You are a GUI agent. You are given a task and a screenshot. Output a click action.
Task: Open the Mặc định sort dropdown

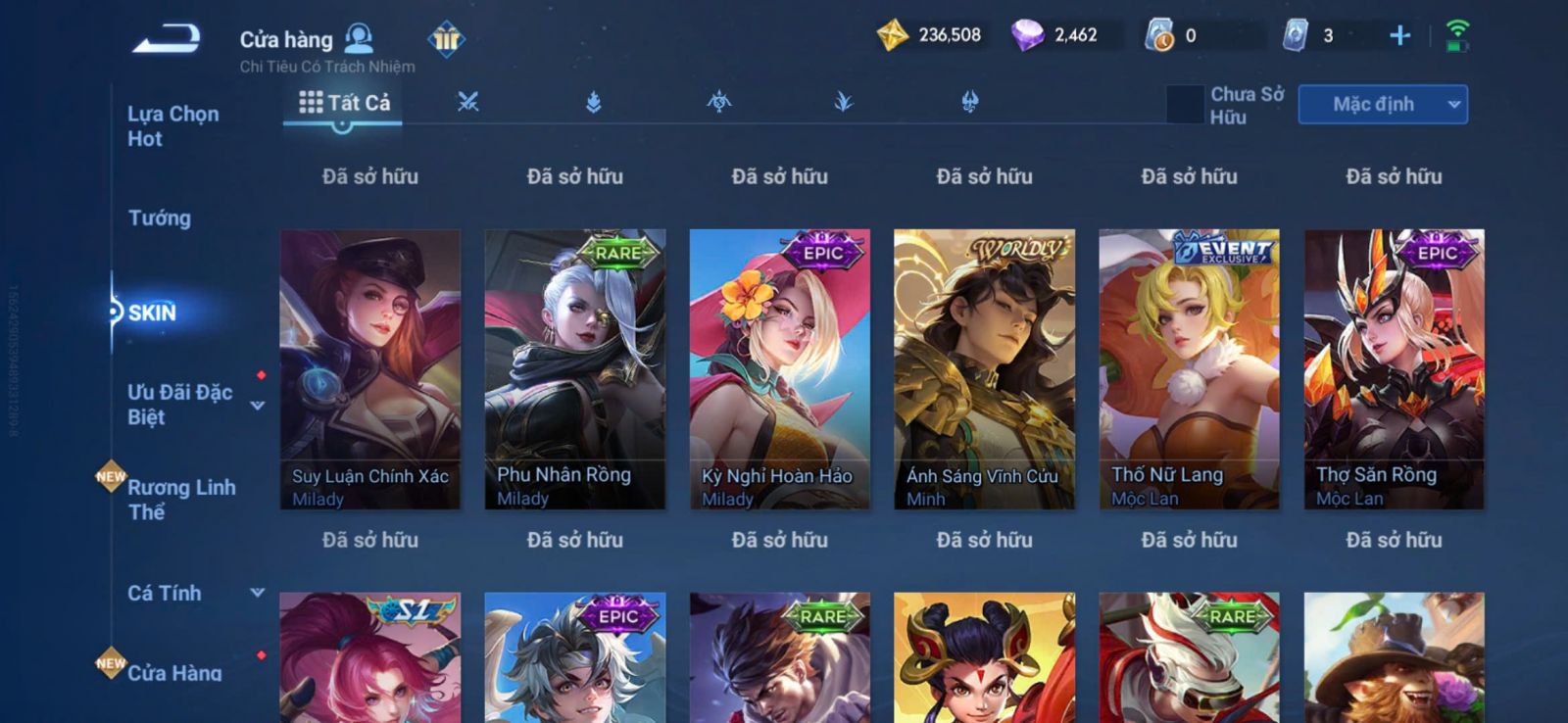pos(1382,105)
